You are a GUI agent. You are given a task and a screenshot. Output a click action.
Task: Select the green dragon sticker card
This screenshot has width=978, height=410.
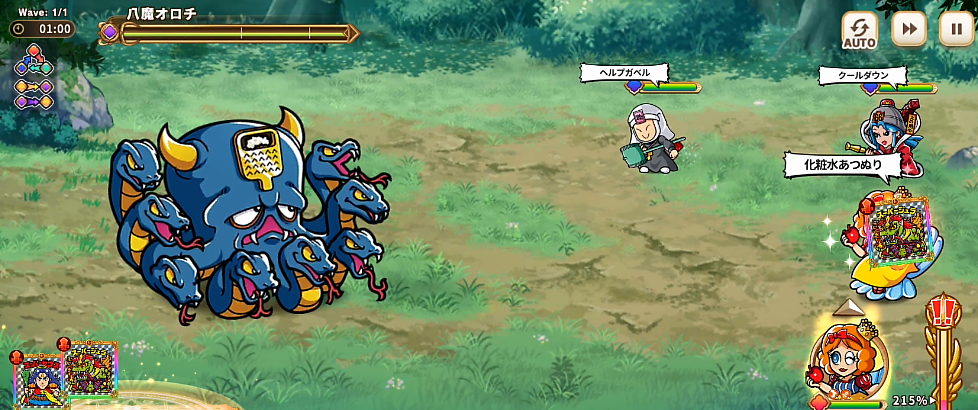[x=91, y=369]
